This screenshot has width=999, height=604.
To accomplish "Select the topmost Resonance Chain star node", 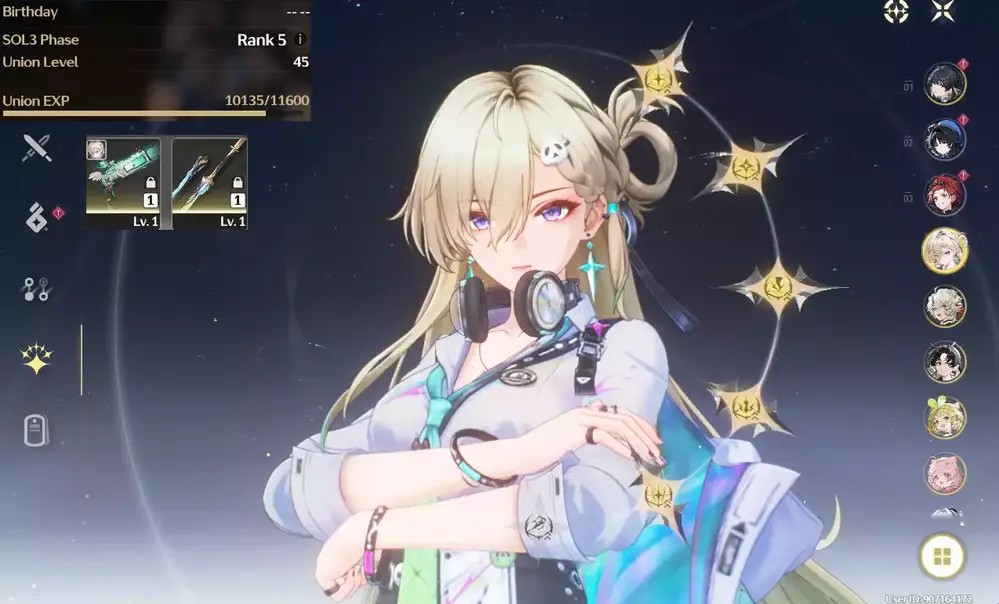I will pyautogui.click(x=659, y=80).
